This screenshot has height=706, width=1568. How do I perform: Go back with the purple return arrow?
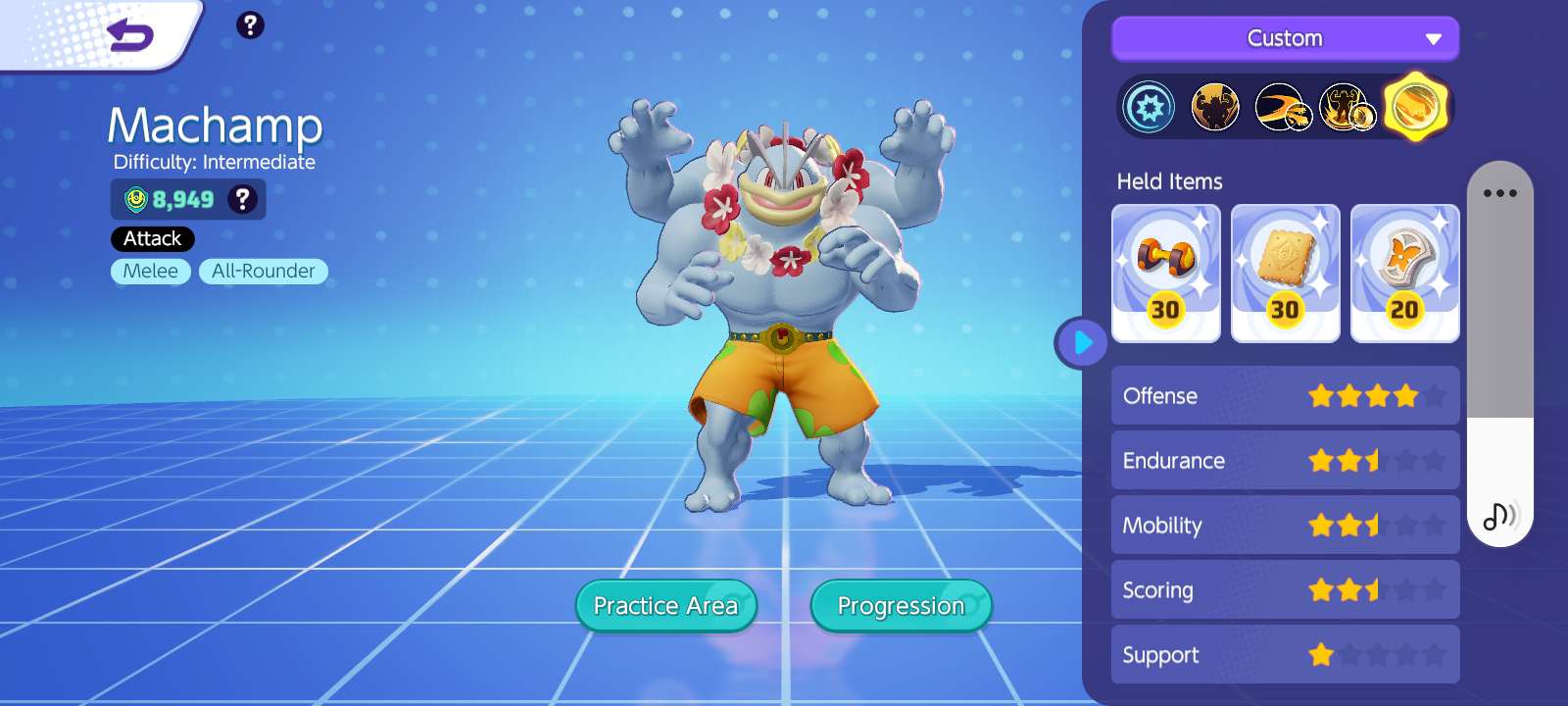coord(130,36)
